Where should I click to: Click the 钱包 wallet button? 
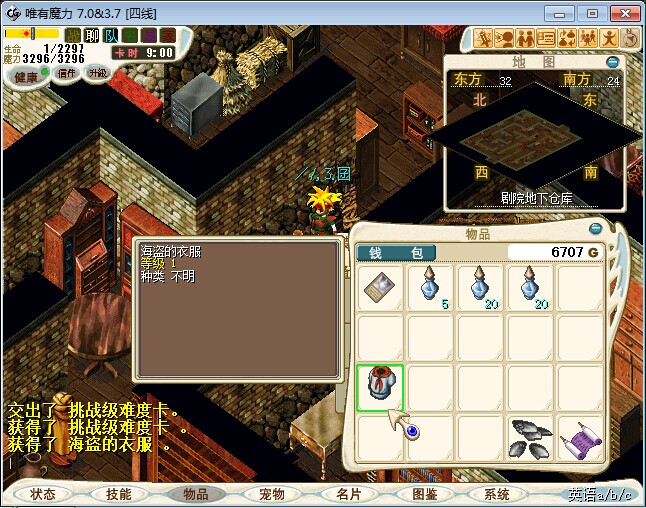point(396,253)
